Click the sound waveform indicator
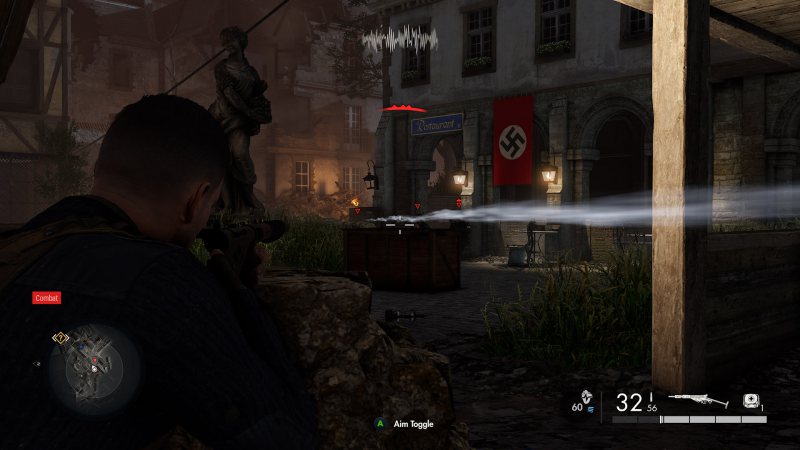The image size is (800, 450). 400,40
